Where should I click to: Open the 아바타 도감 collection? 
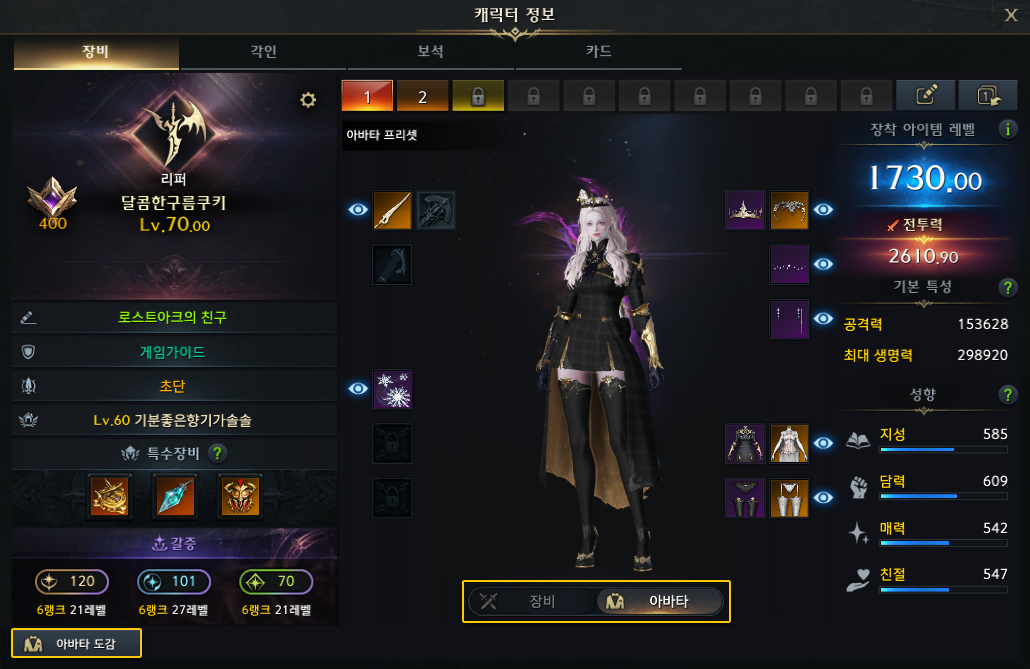(76, 643)
